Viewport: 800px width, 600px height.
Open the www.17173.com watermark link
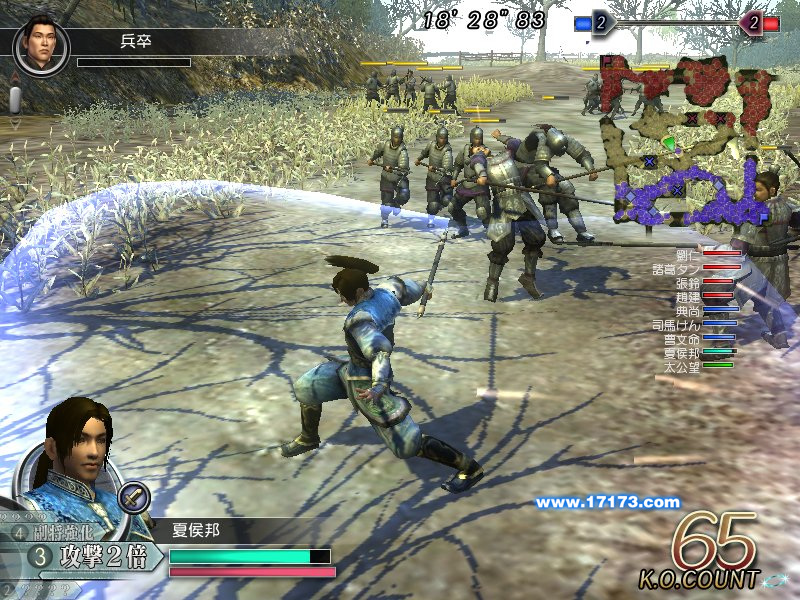(607, 502)
